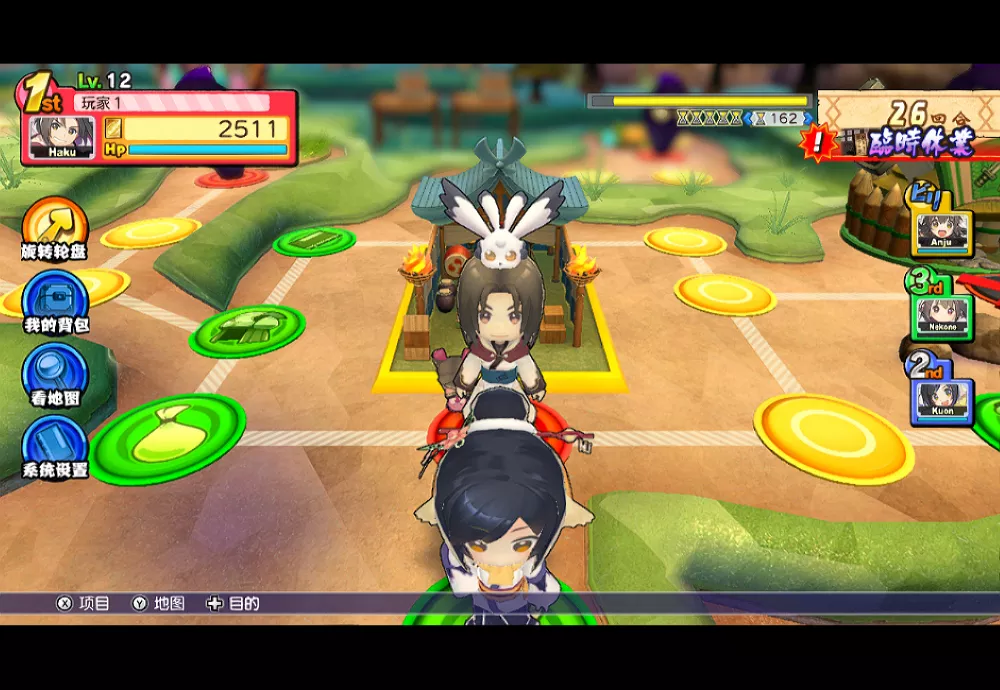This screenshot has height=690, width=1000.
Task: Spin the 旋转轮盘 roulette button
Action: click(54, 224)
